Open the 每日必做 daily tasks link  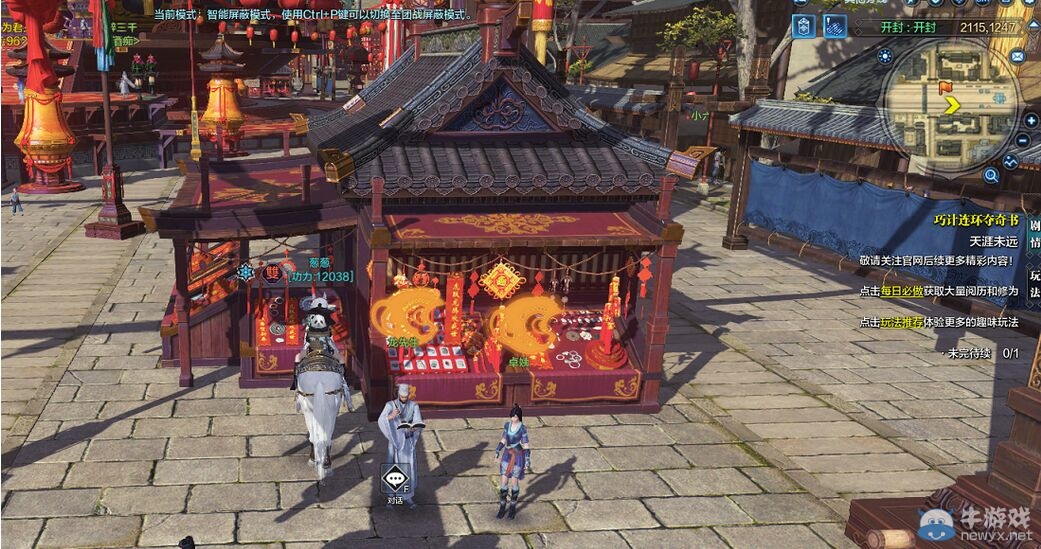tap(901, 290)
